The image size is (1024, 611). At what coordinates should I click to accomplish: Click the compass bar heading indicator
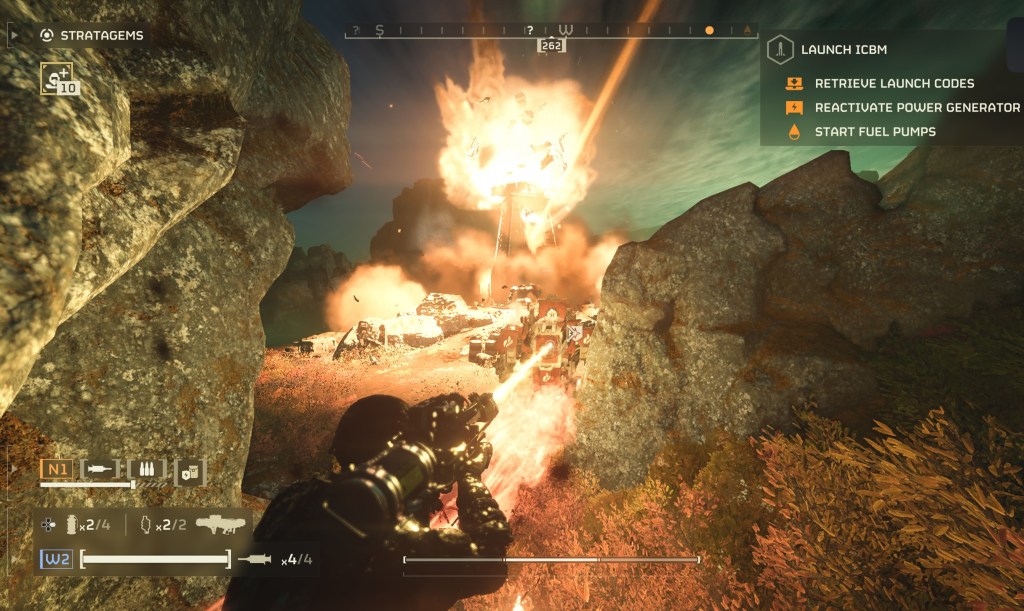tap(551, 45)
